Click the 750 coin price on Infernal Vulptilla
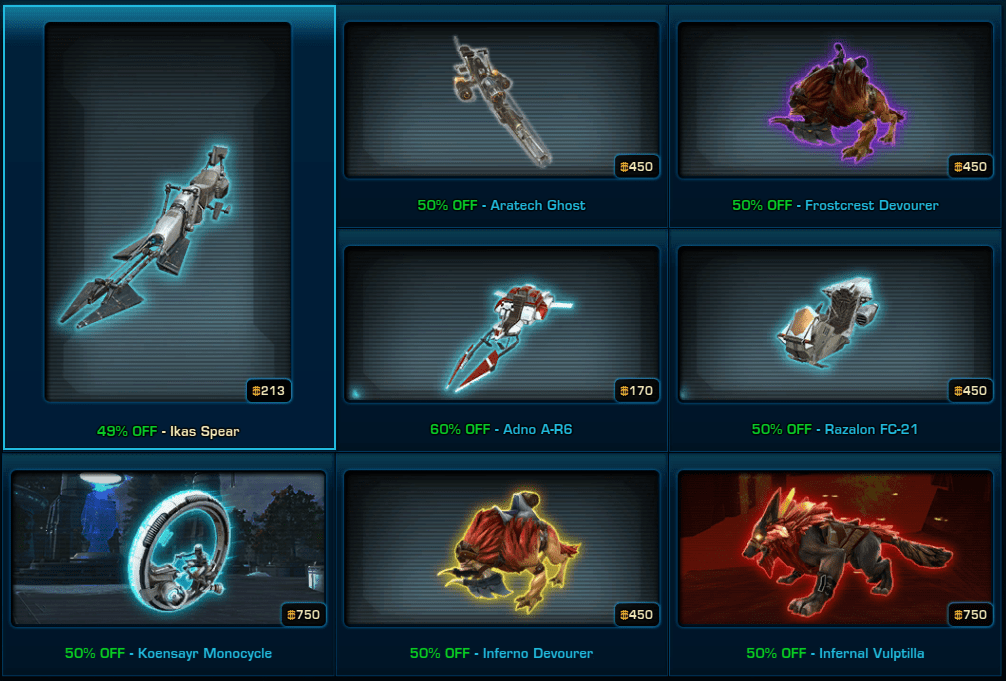 [x=971, y=615]
